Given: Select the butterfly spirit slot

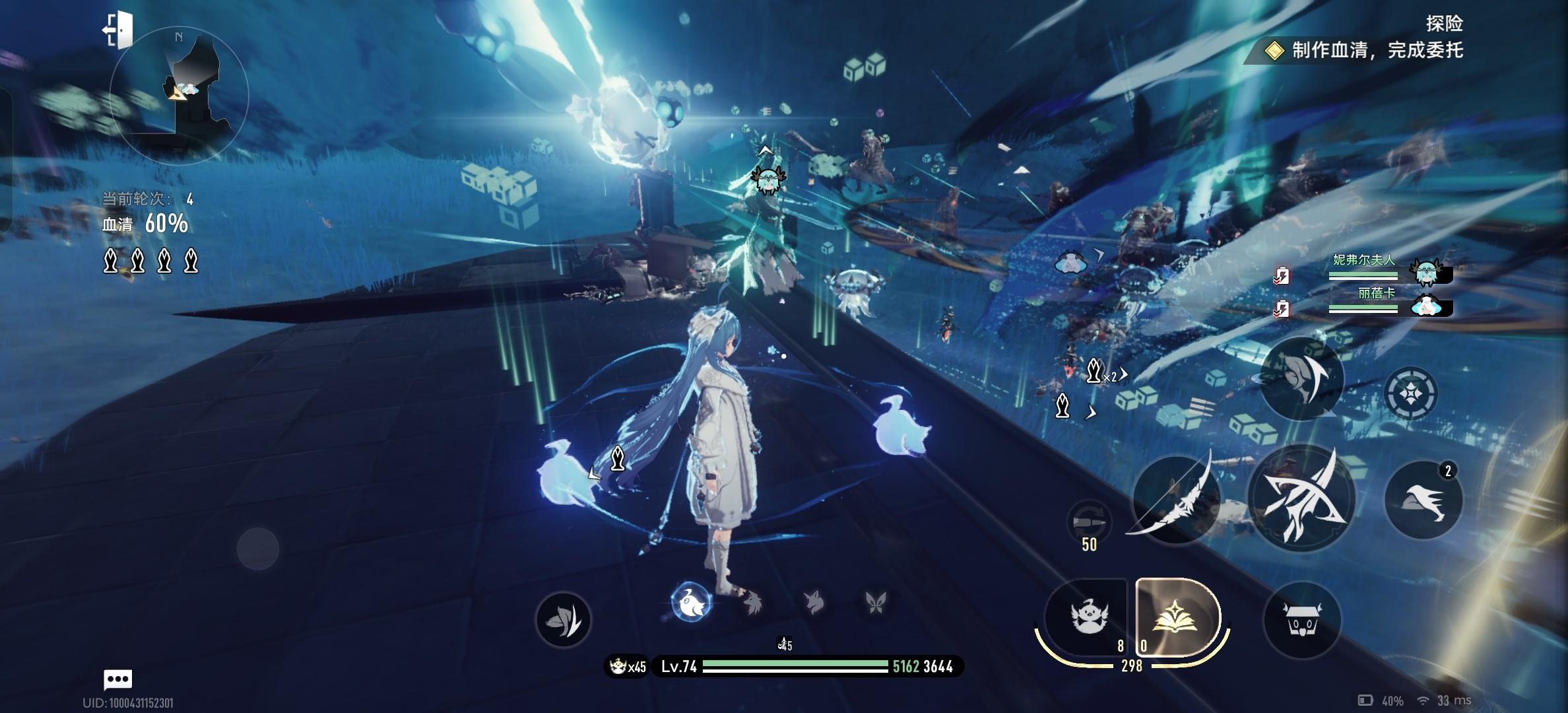Looking at the screenshot, I should tap(875, 602).
